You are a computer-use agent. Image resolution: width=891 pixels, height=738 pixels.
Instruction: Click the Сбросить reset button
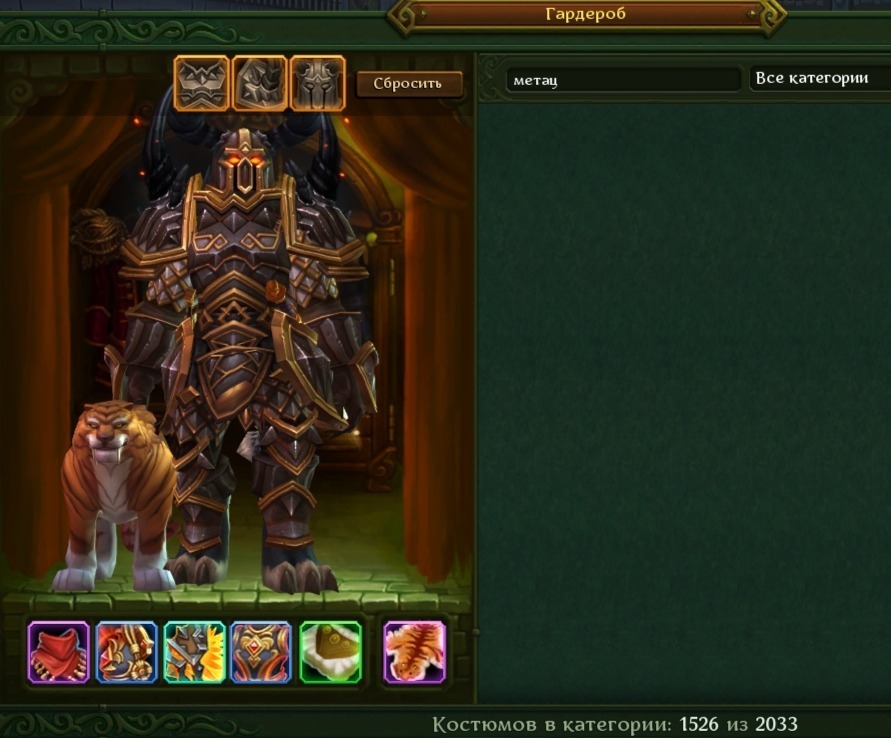(409, 84)
